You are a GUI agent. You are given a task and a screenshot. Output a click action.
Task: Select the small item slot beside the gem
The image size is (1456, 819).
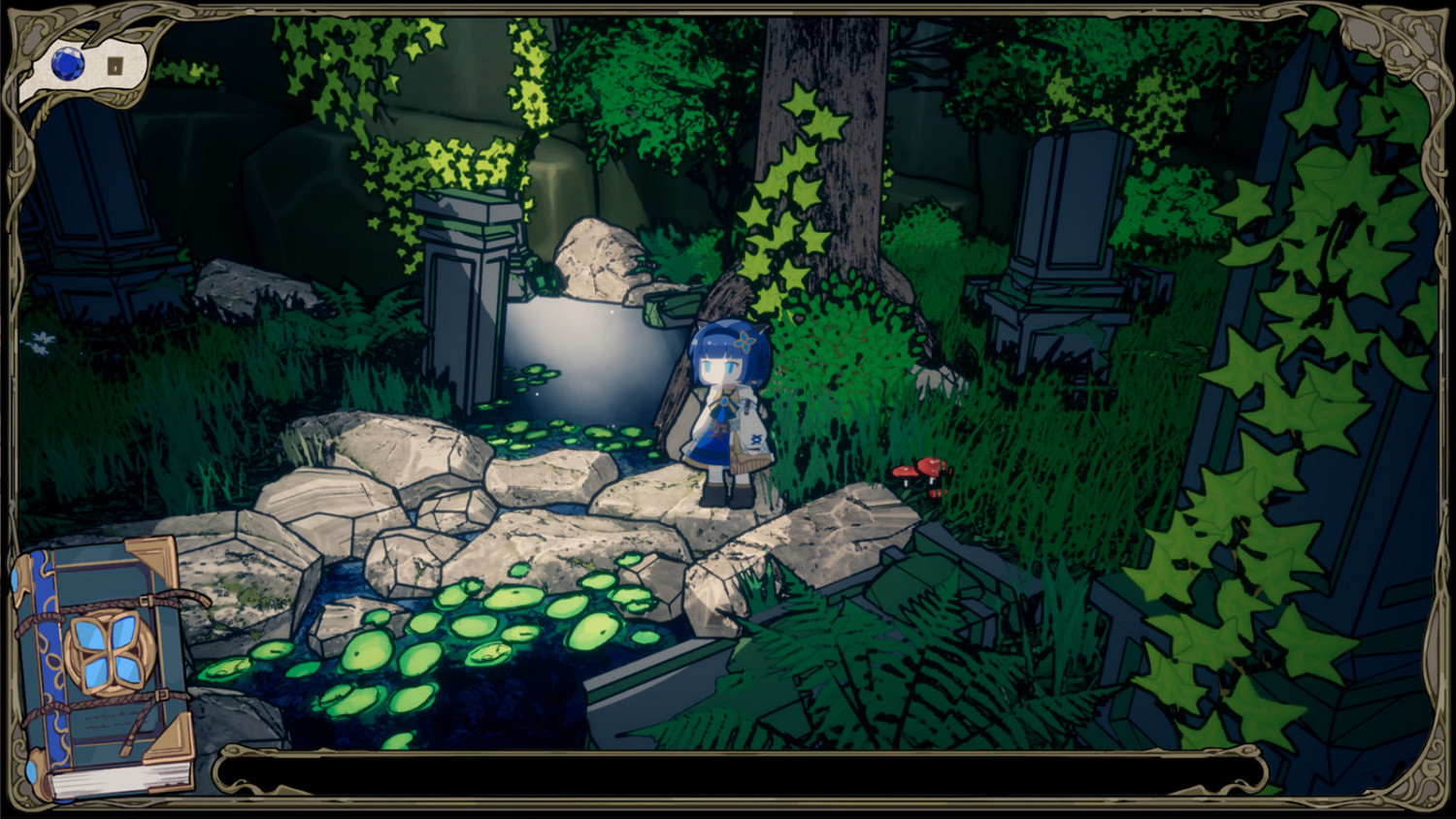(116, 67)
